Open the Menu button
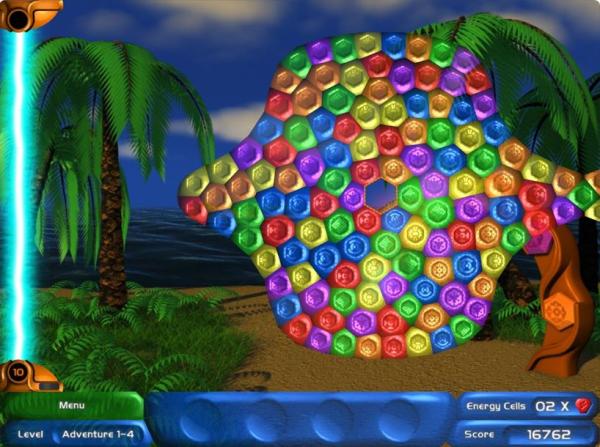 pos(71,405)
